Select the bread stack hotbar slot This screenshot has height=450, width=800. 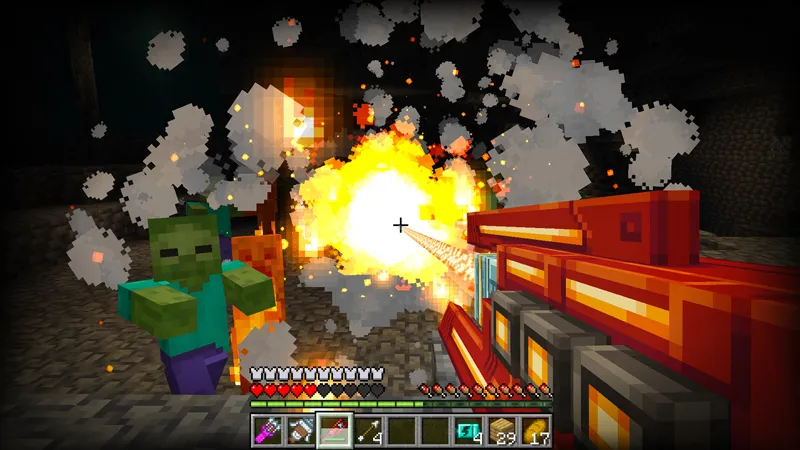[x=535, y=430]
